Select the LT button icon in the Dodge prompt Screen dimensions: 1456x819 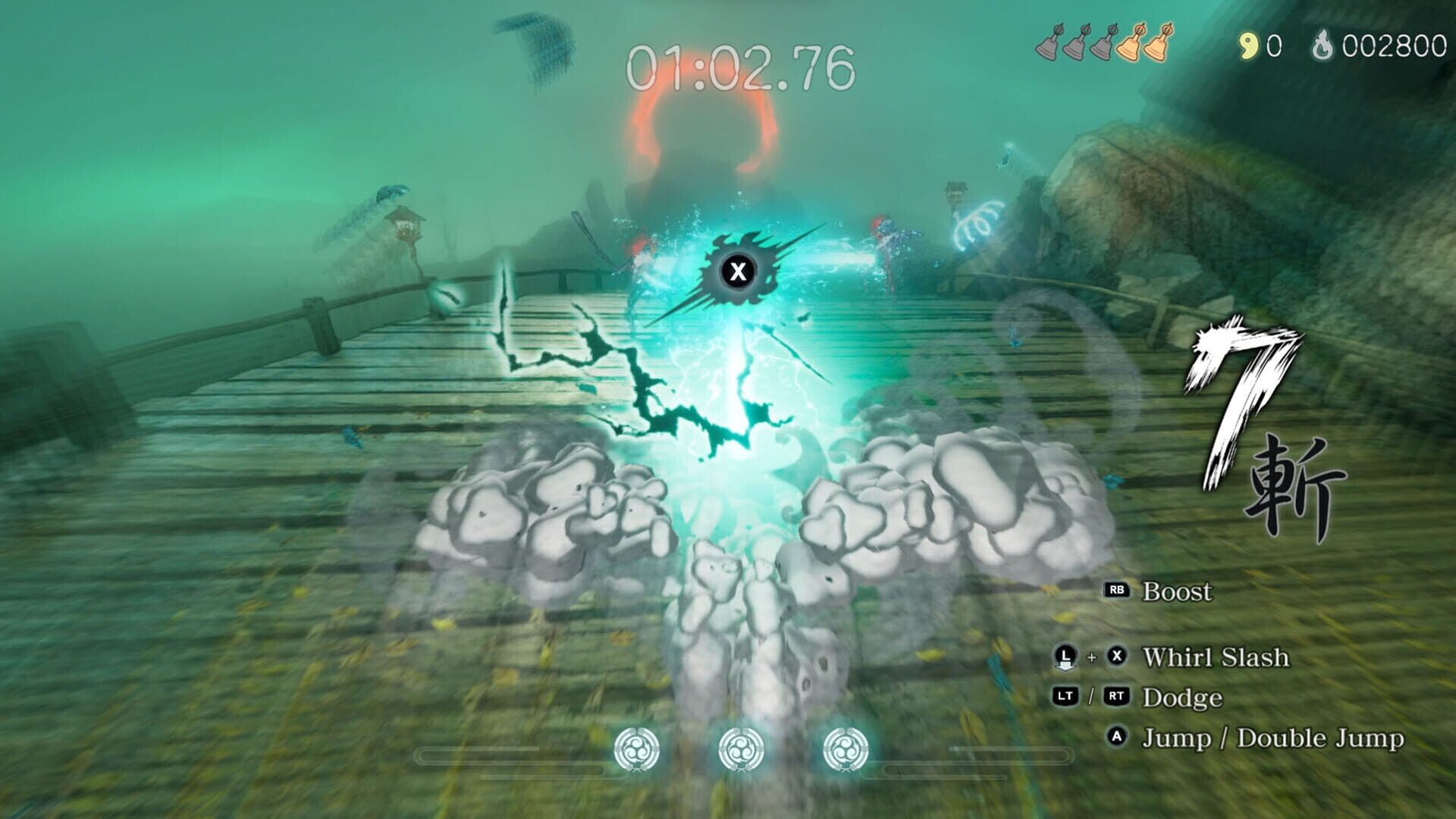click(x=1065, y=696)
